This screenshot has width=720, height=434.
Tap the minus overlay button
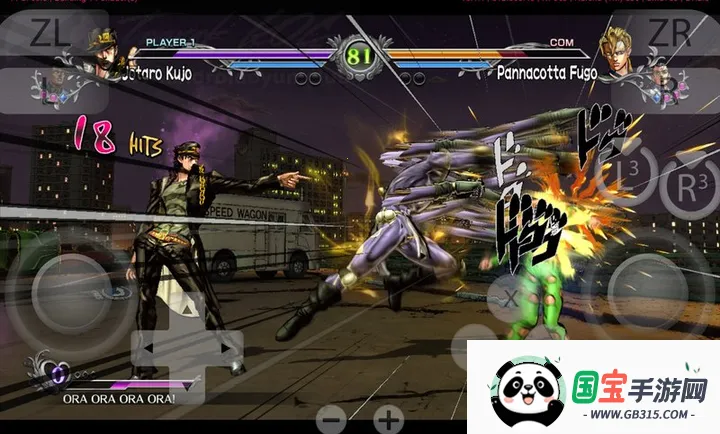tap(333, 419)
